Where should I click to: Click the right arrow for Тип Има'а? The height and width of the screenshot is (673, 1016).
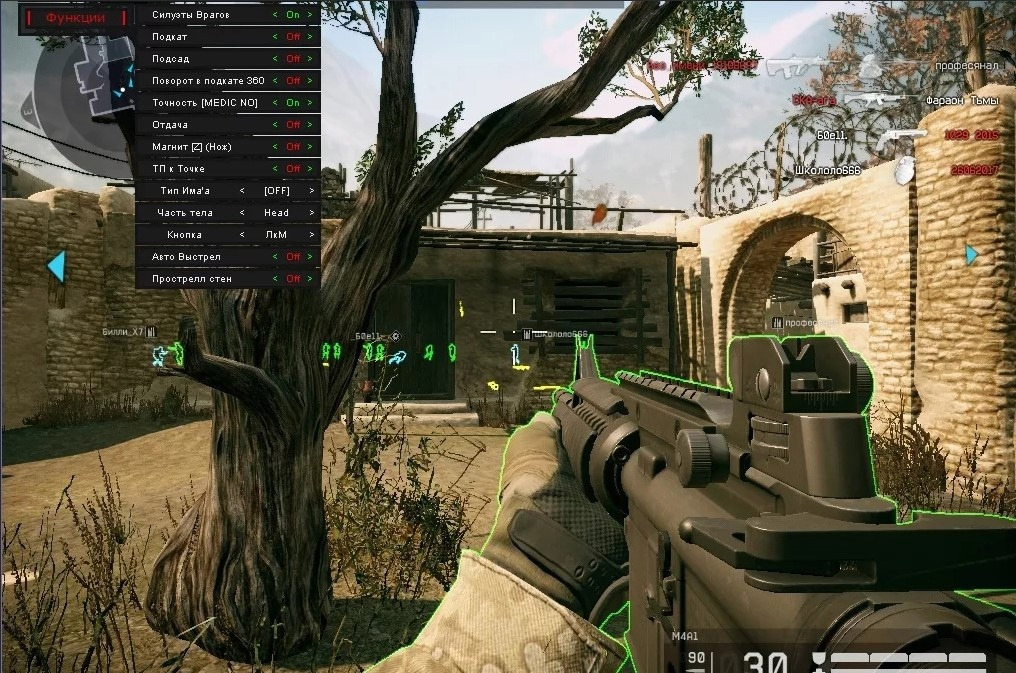click(x=311, y=191)
